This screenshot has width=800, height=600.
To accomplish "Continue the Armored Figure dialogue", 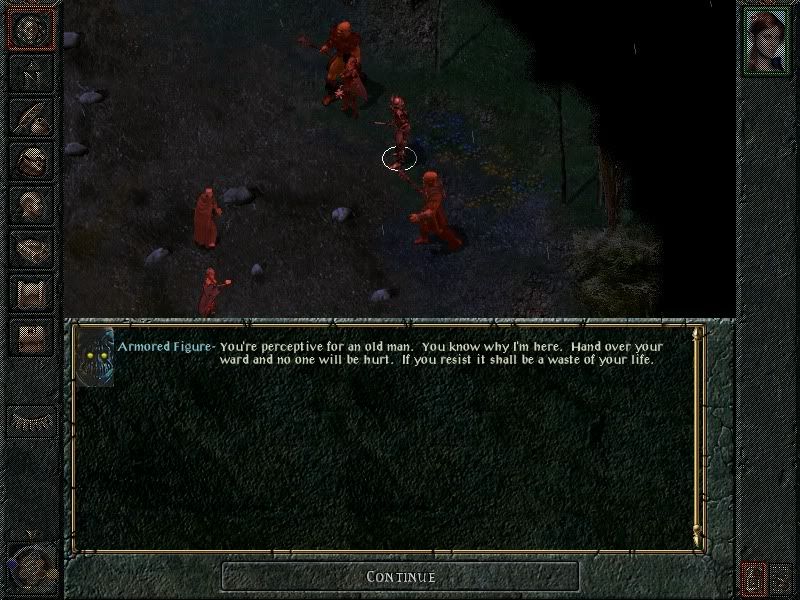I will pyautogui.click(x=400, y=576).
